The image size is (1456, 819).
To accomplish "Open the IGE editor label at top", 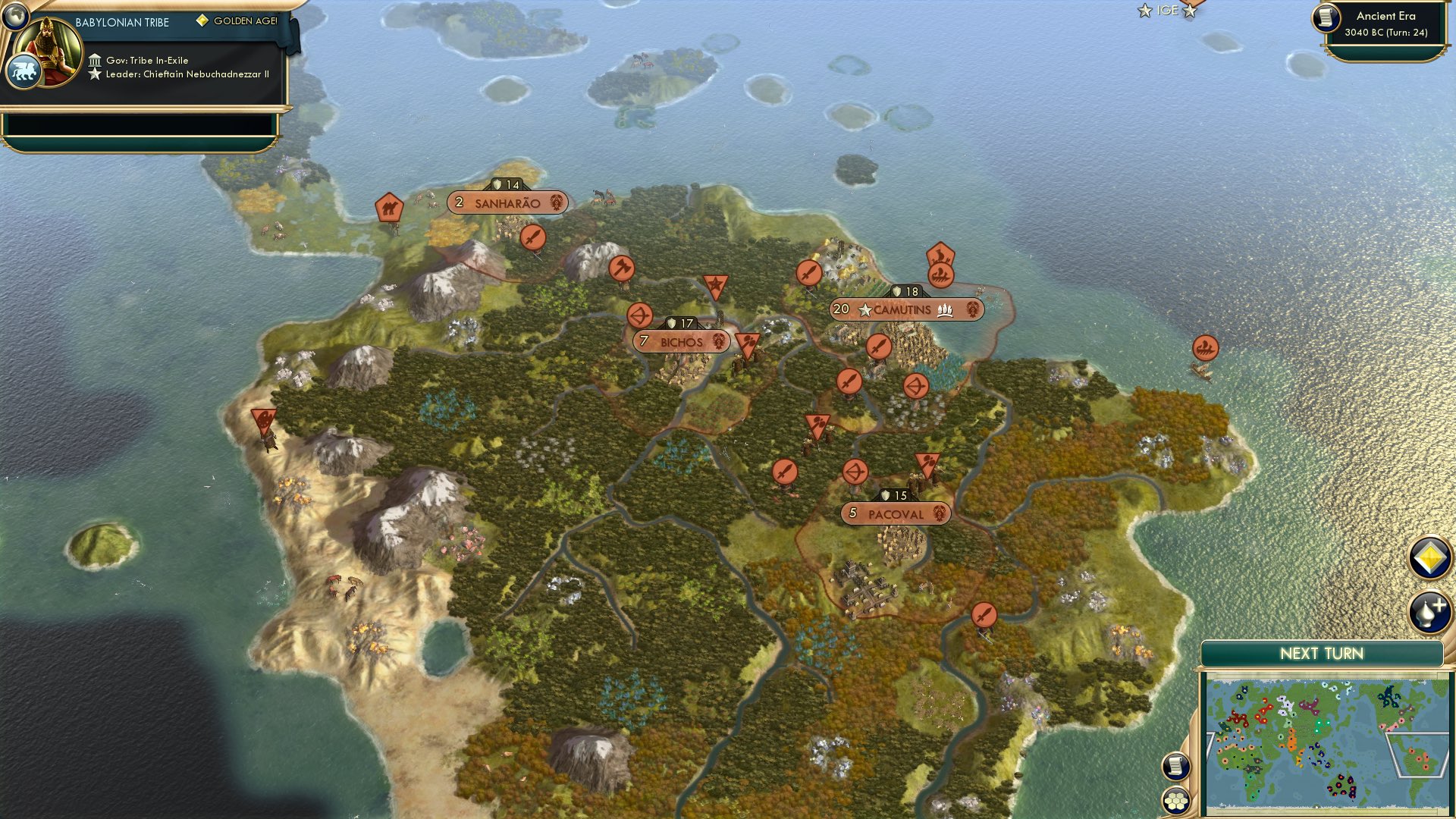I will pyautogui.click(x=1166, y=11).
